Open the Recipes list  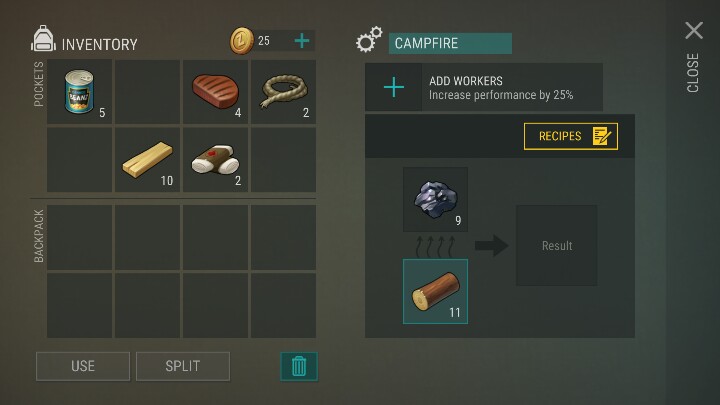(x=571, y=136)
